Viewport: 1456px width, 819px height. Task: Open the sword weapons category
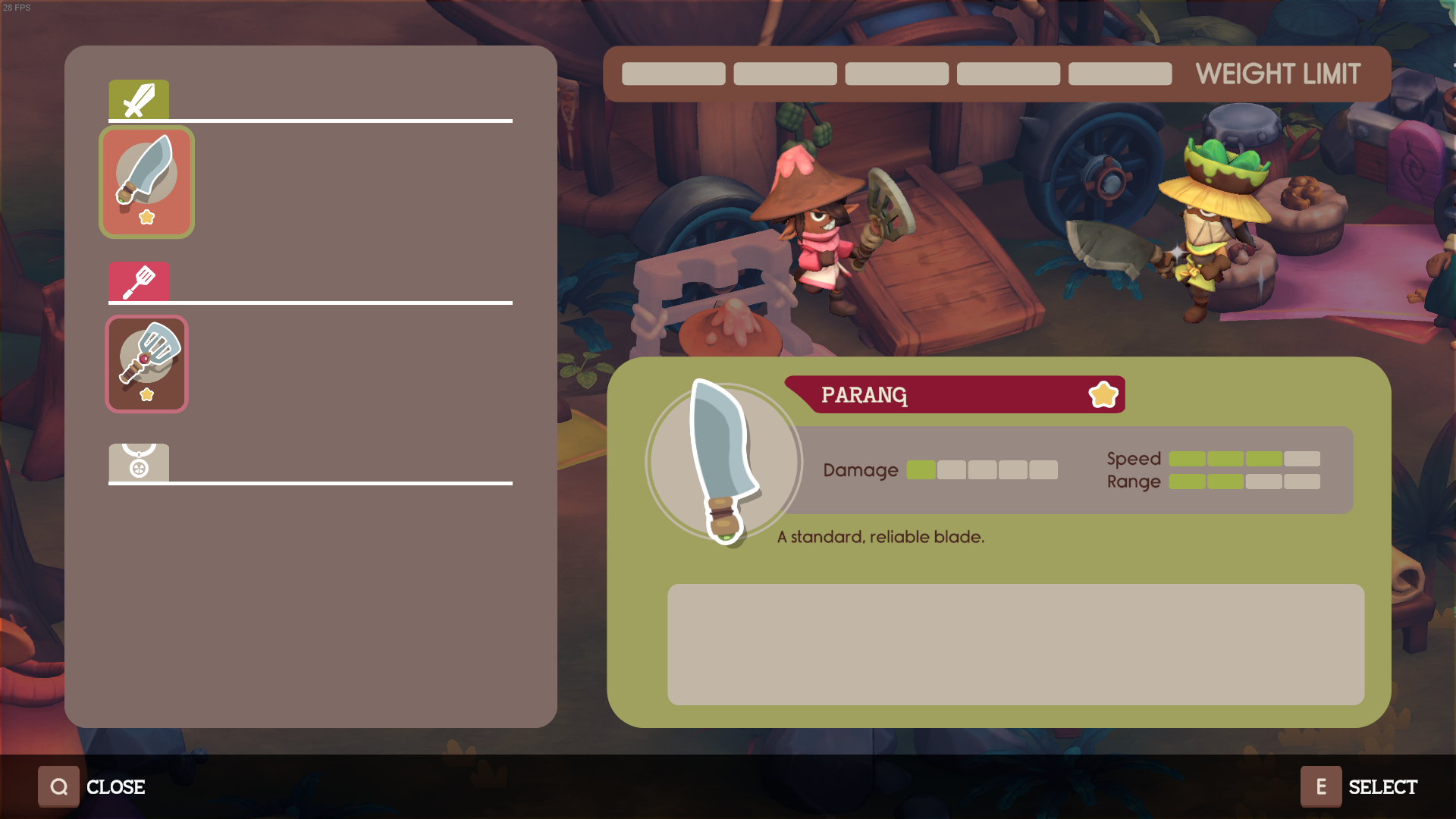click(x=139, y=100)
